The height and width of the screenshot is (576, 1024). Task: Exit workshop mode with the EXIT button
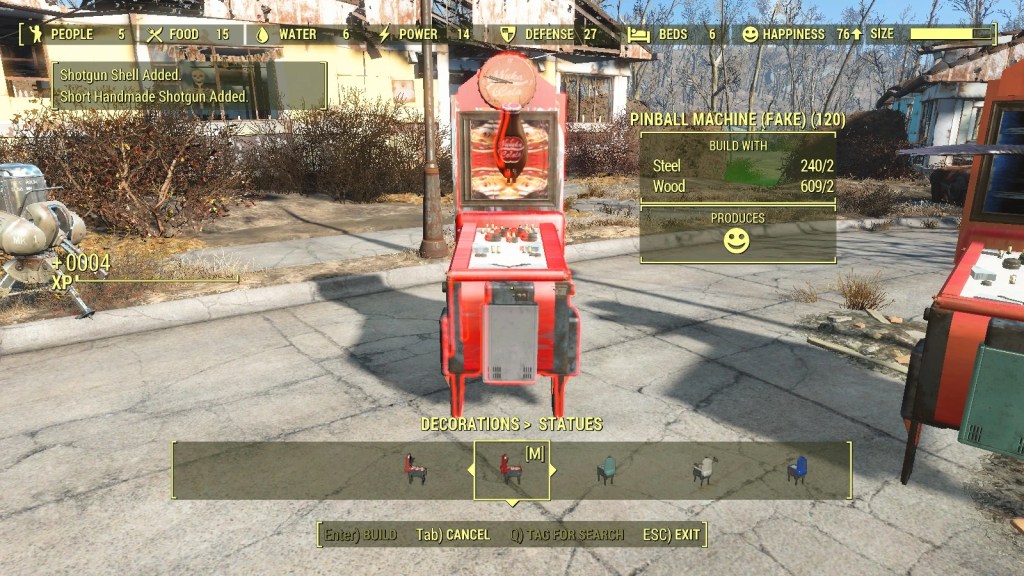[674, 535]
